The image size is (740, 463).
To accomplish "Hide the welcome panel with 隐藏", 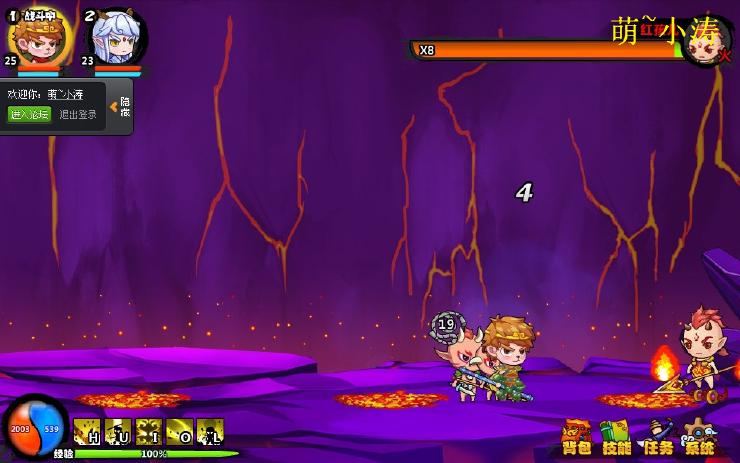I will (122, 107).
